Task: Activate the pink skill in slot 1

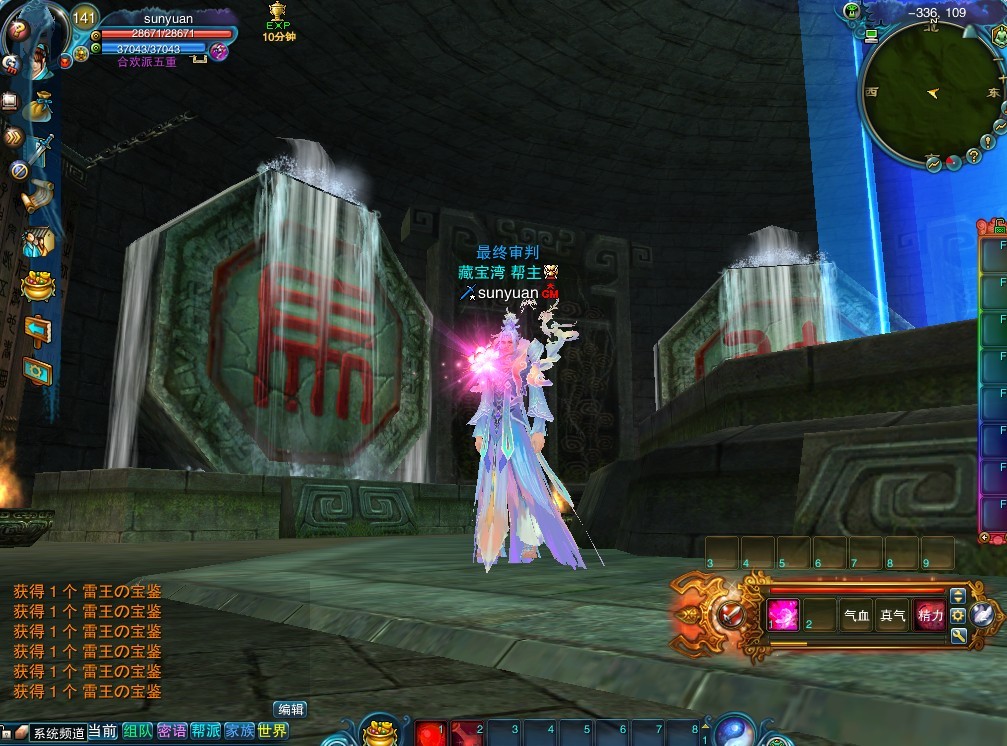Action: tap(783, 615)
